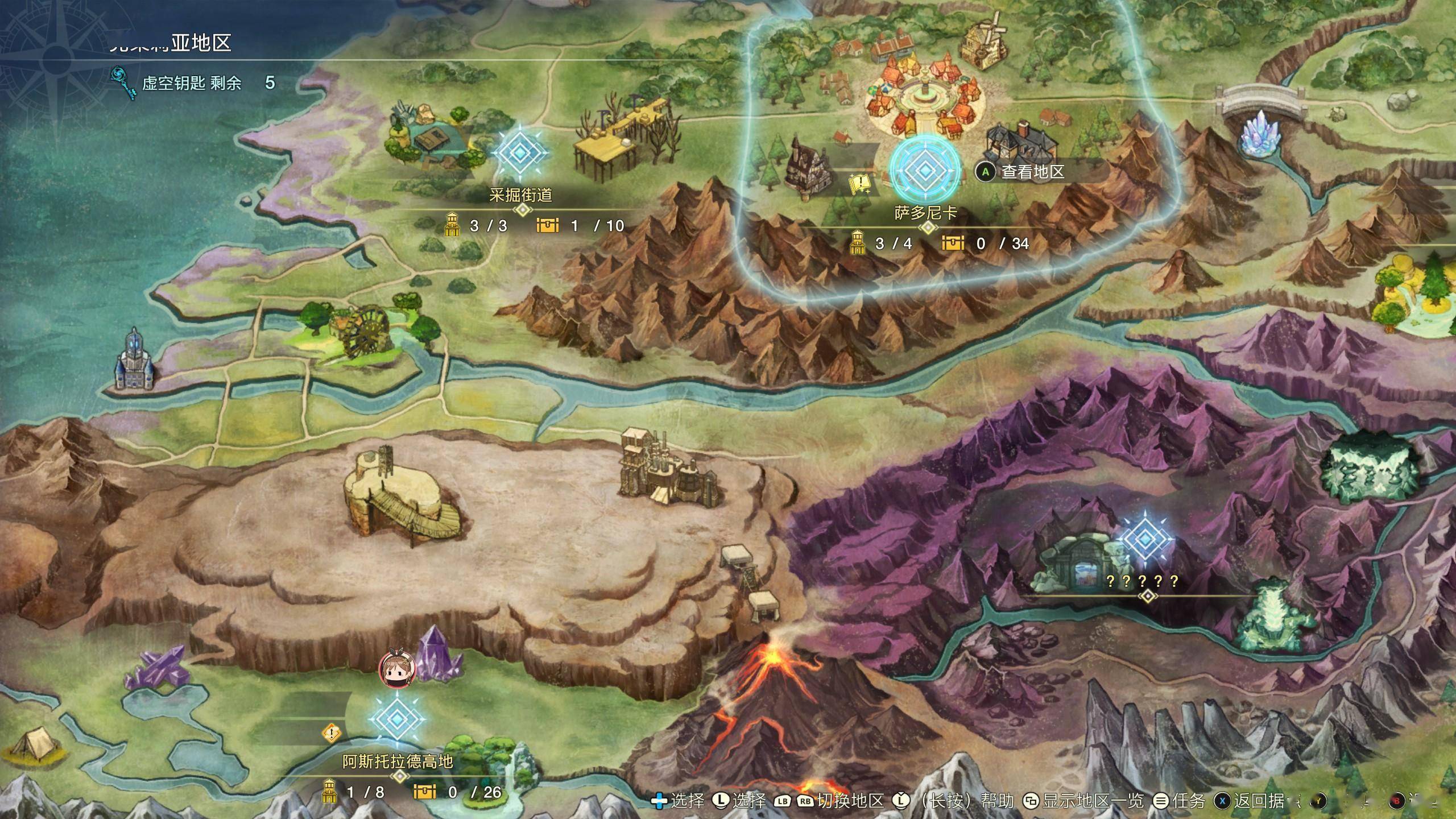The width and height of the screenshot is (1456, 819).
Task: Select the ????? unknown area marker
Action: point(1144,539)
